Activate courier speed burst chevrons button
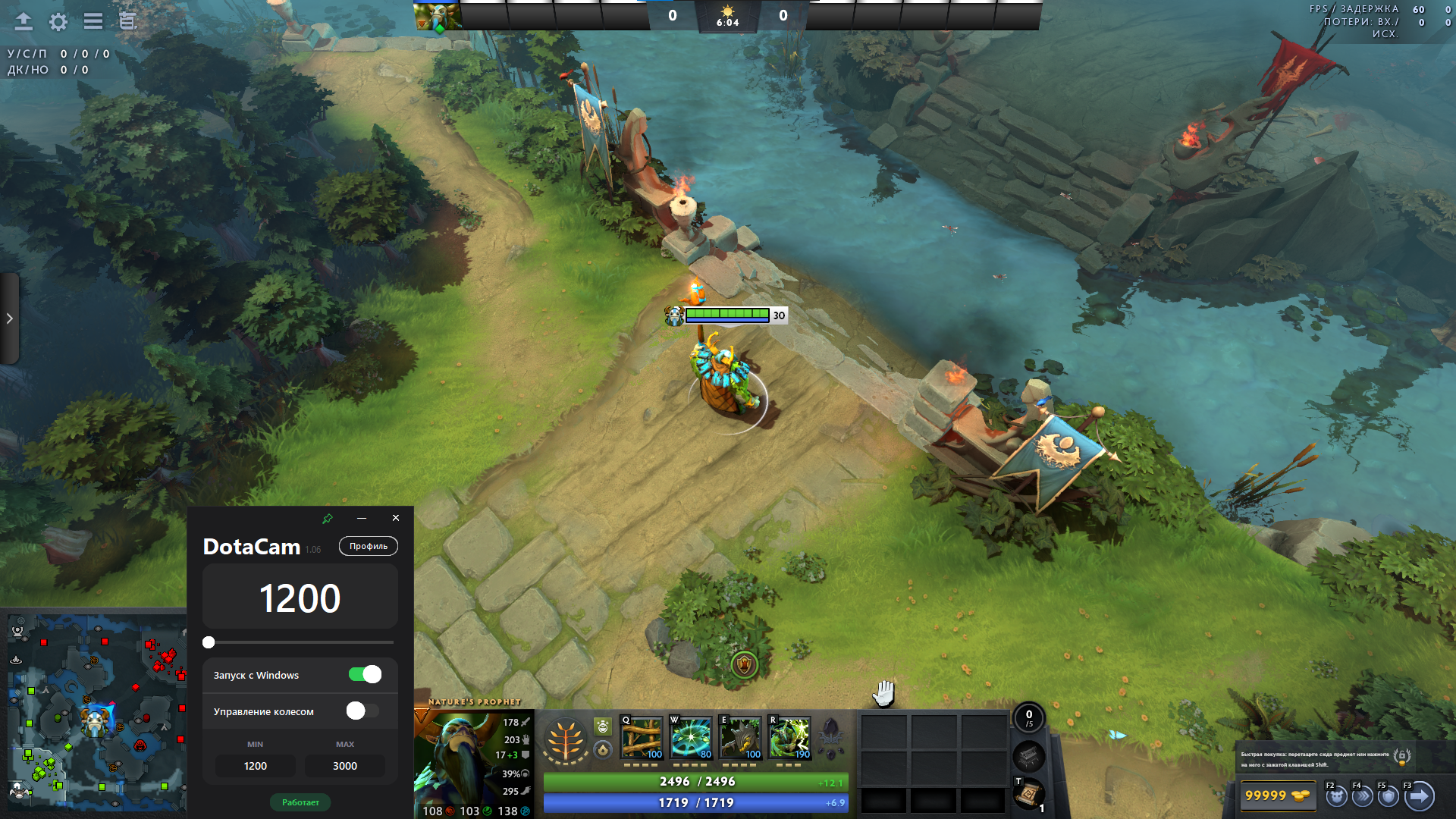The width and height of the screenshot is (1456, 819). pos(1363,796)
